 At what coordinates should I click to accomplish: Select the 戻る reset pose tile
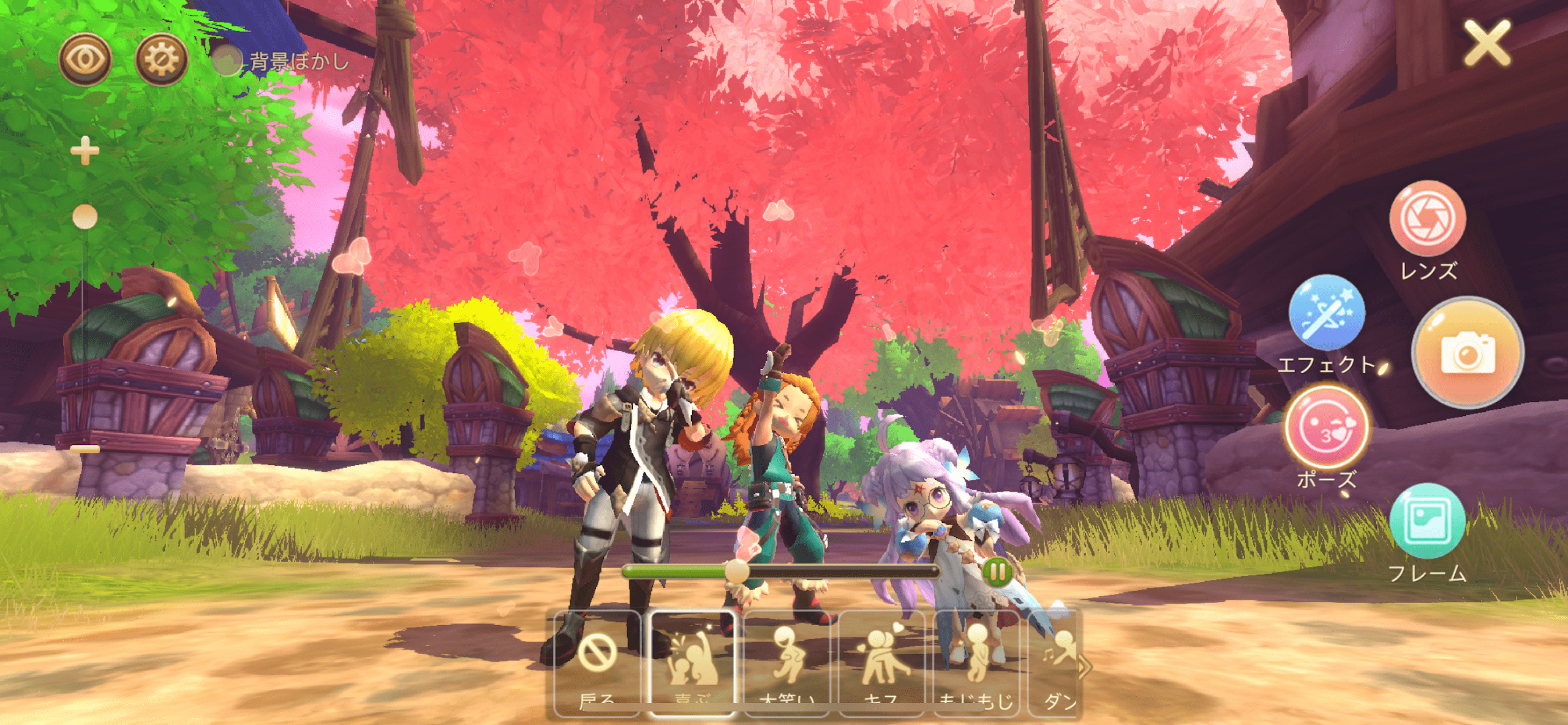597,663
